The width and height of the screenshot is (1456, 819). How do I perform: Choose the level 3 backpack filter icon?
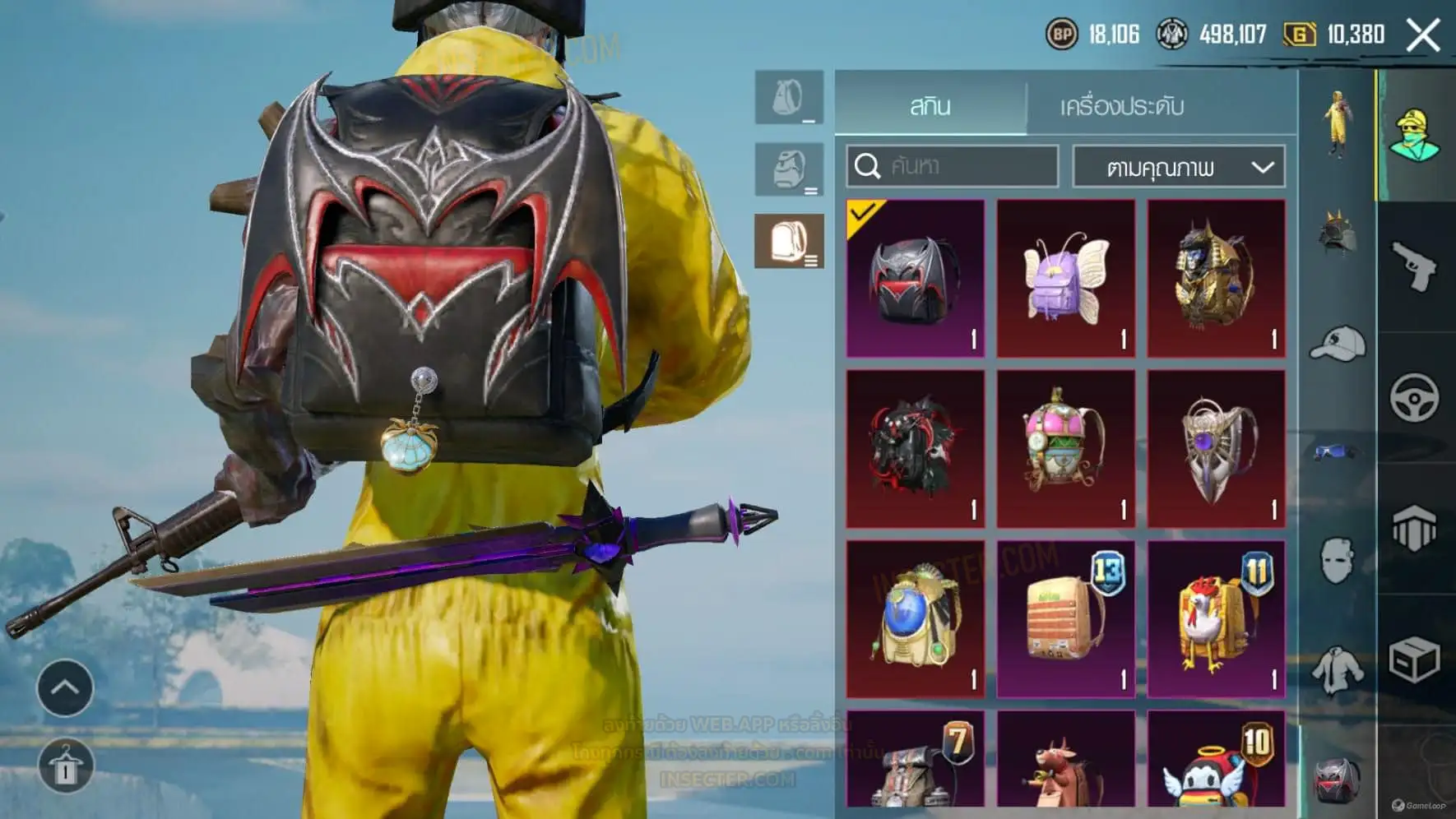[789, 242]
